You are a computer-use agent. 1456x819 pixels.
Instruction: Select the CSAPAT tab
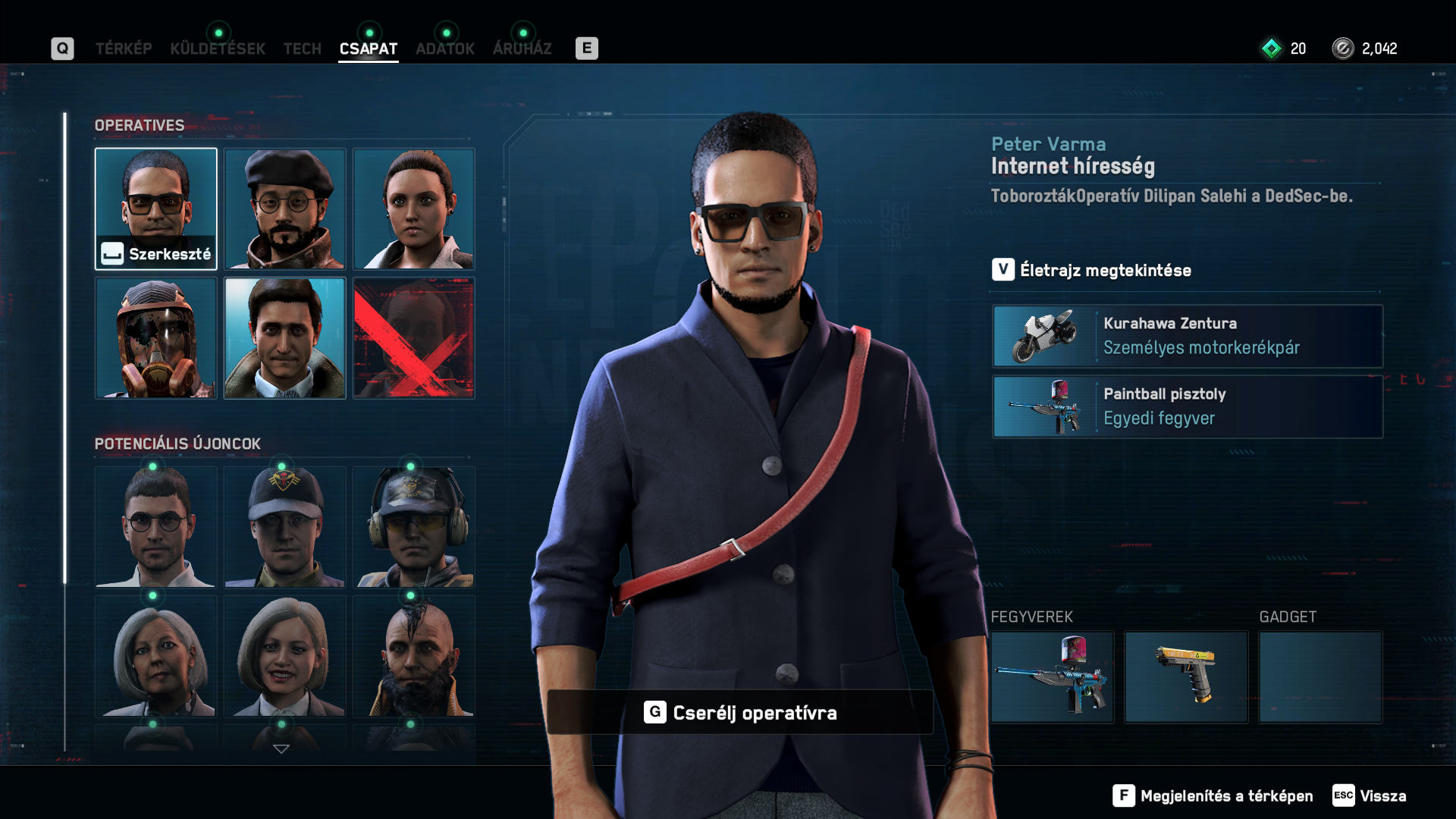(x=369, y=49)
